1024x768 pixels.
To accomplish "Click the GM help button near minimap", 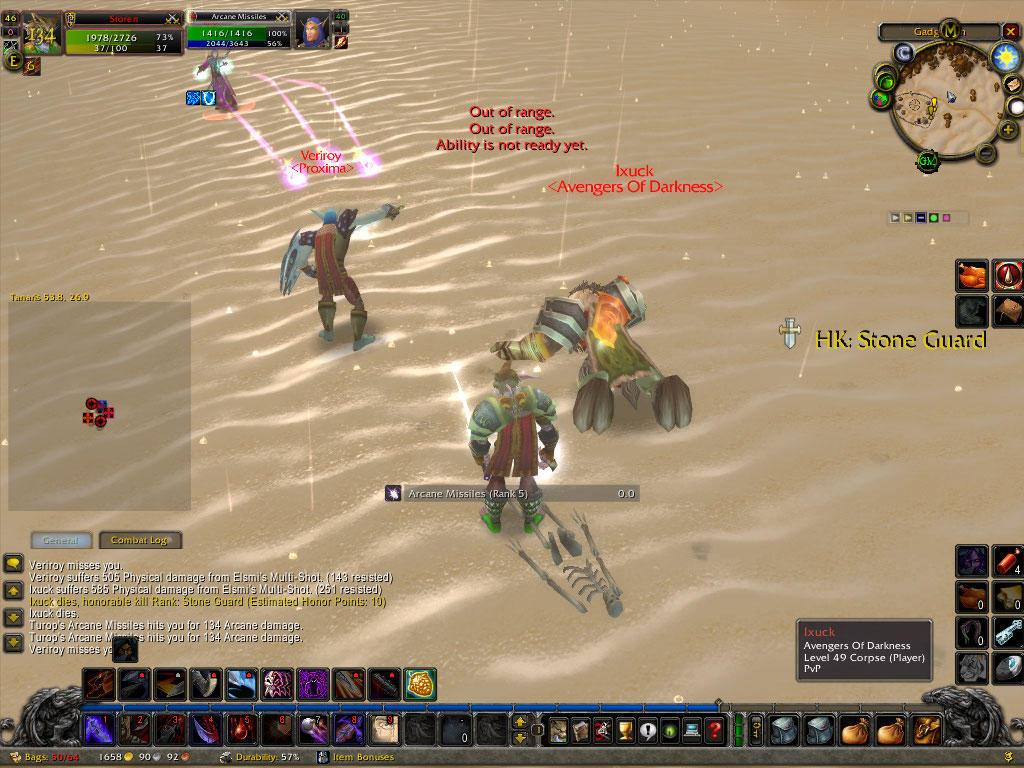I will 927,162.
